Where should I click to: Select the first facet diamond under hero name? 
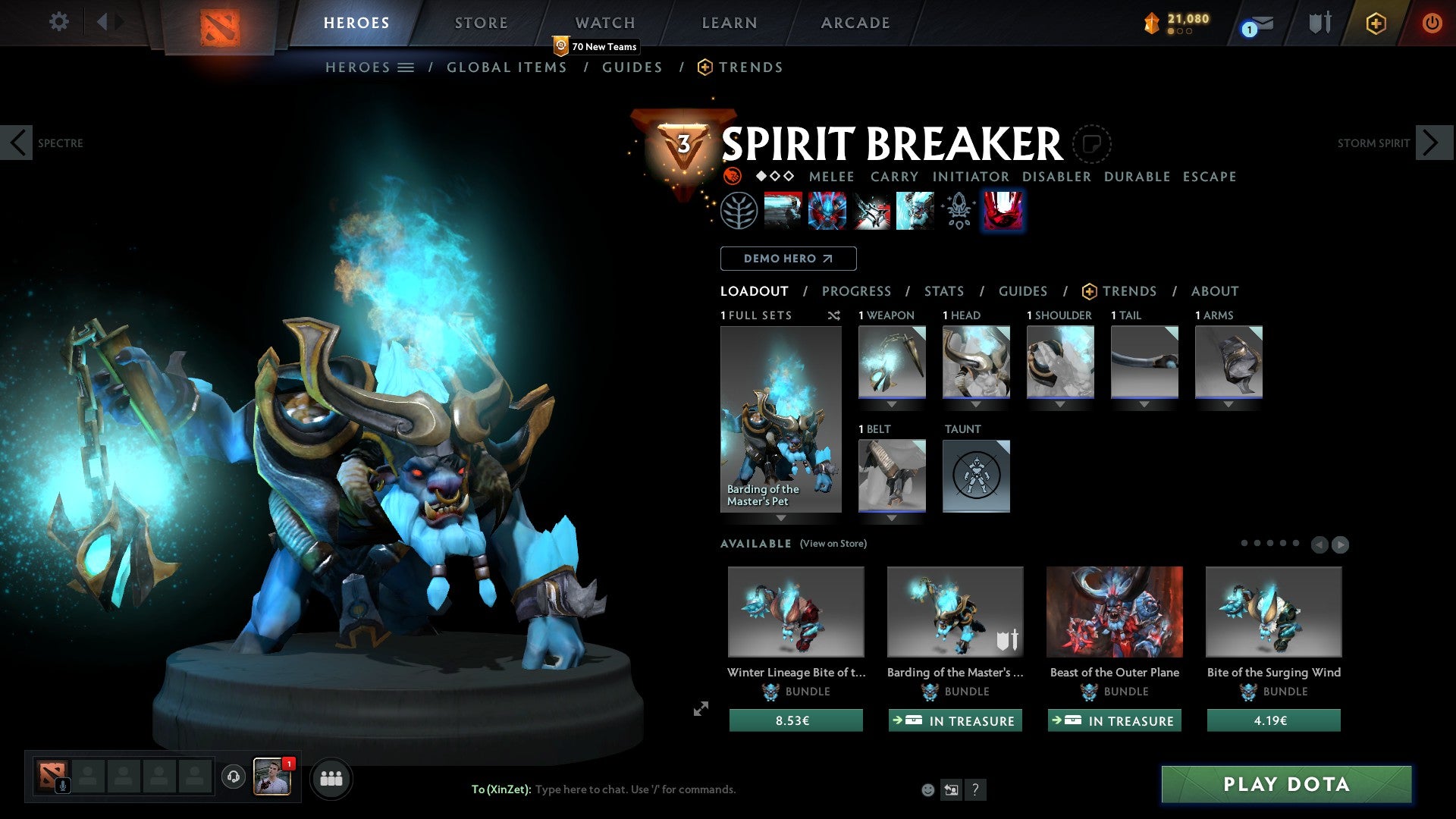click(760, 176)
